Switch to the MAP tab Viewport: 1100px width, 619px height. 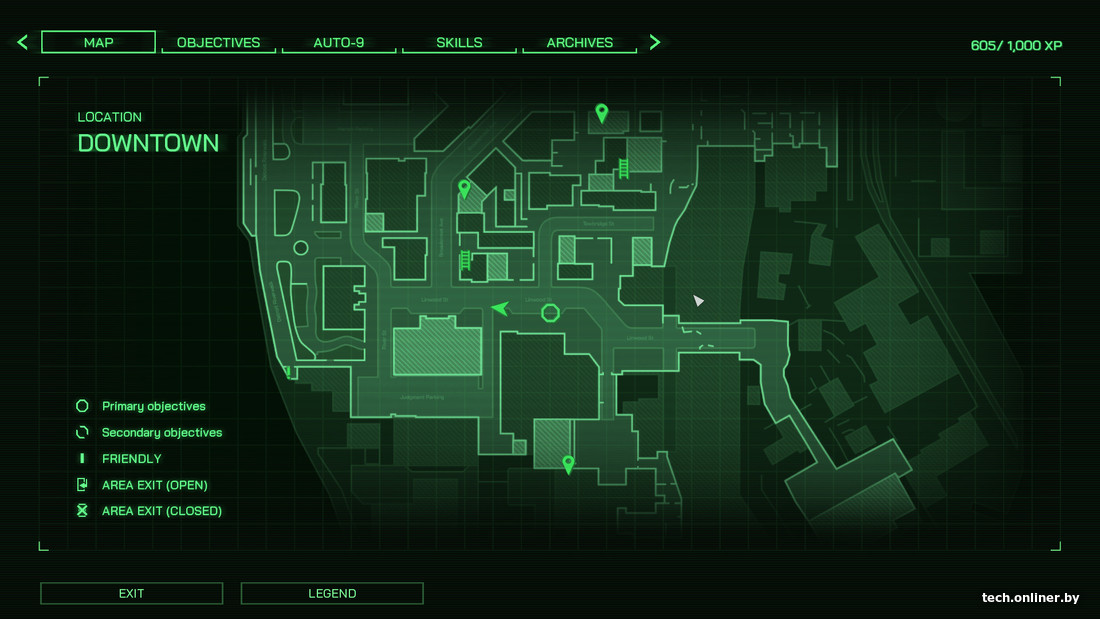pos(98,42)
